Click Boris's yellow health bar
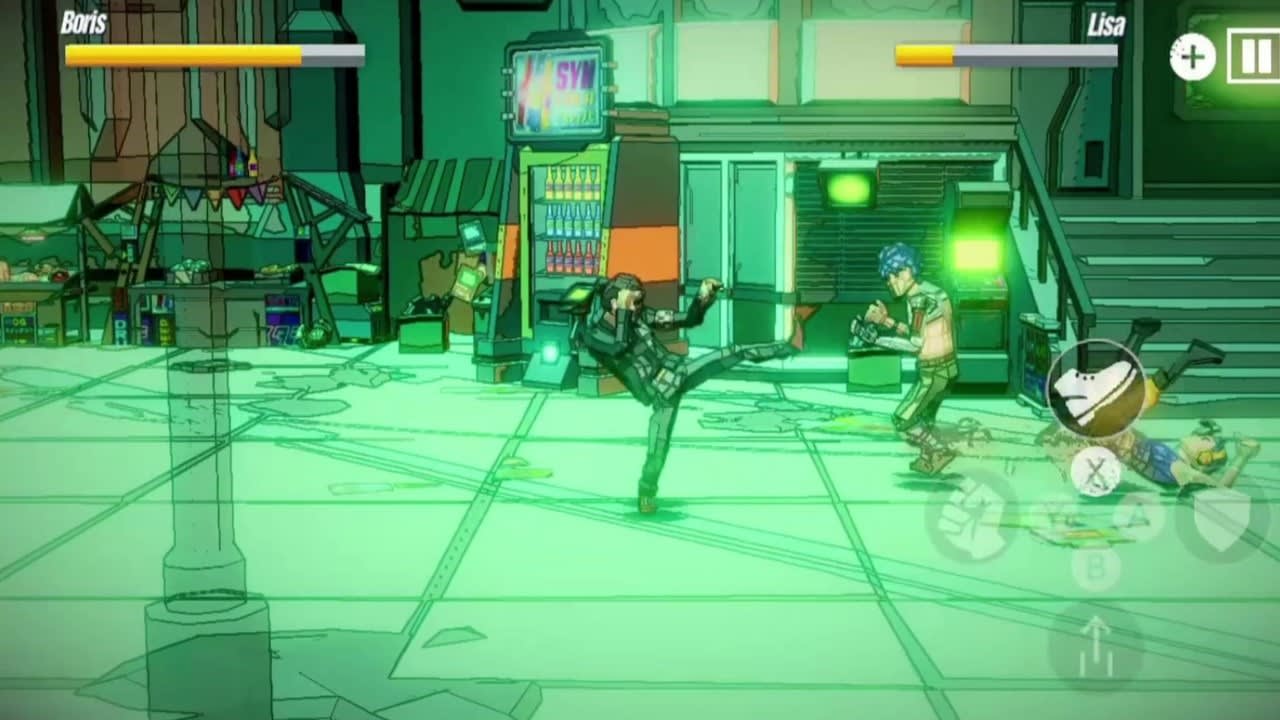The height and width of the screenshot is (720, 1280). (180, 54)
